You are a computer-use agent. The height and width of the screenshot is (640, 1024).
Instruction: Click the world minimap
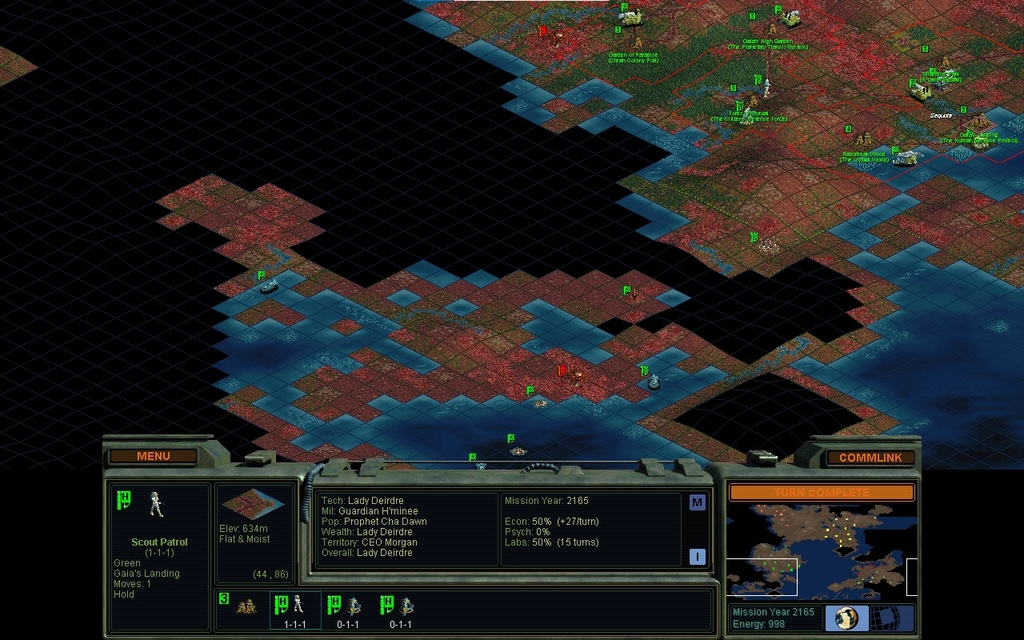tap(821, 550)
